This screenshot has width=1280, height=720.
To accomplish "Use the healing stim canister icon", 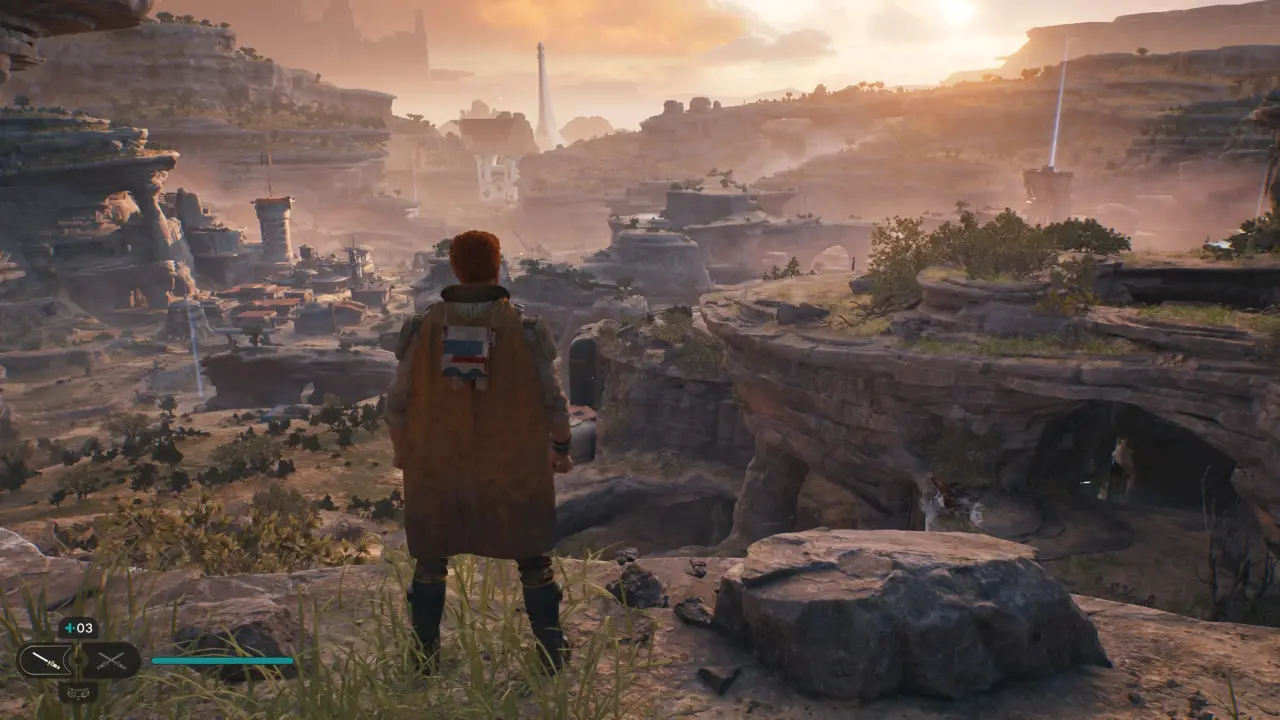I will point(77,628).
